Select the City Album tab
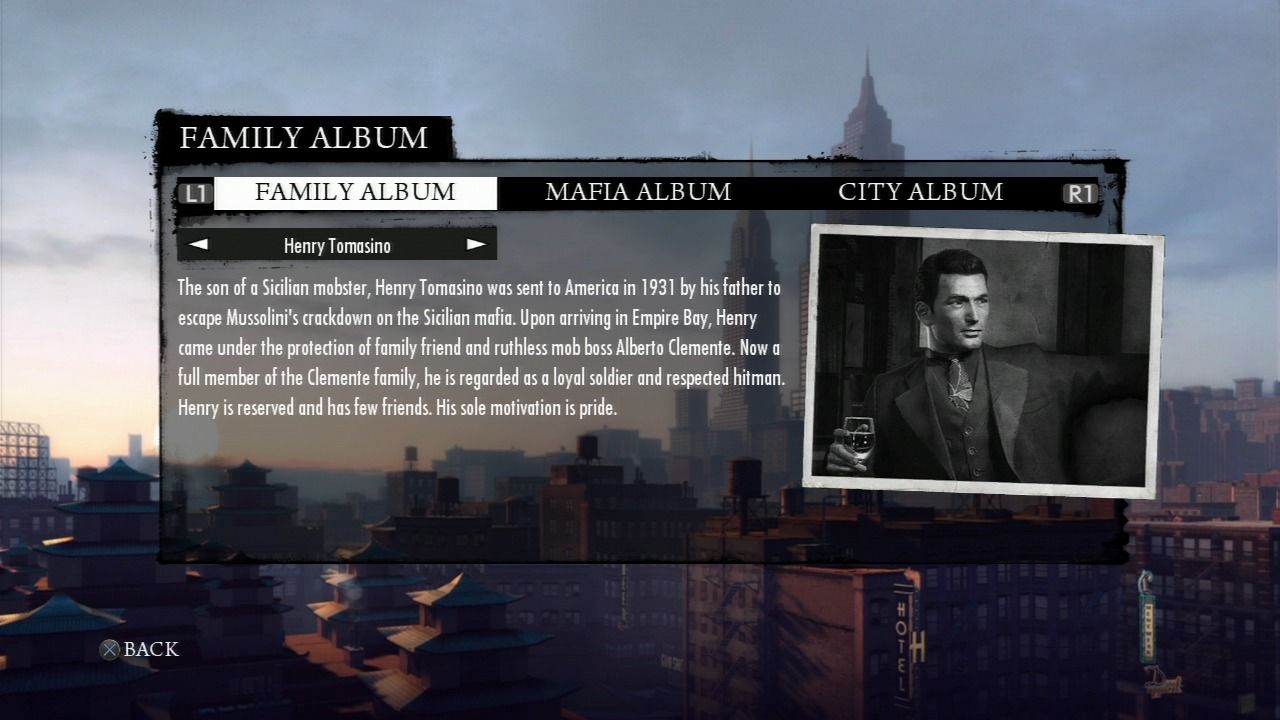 coord(920,193)
